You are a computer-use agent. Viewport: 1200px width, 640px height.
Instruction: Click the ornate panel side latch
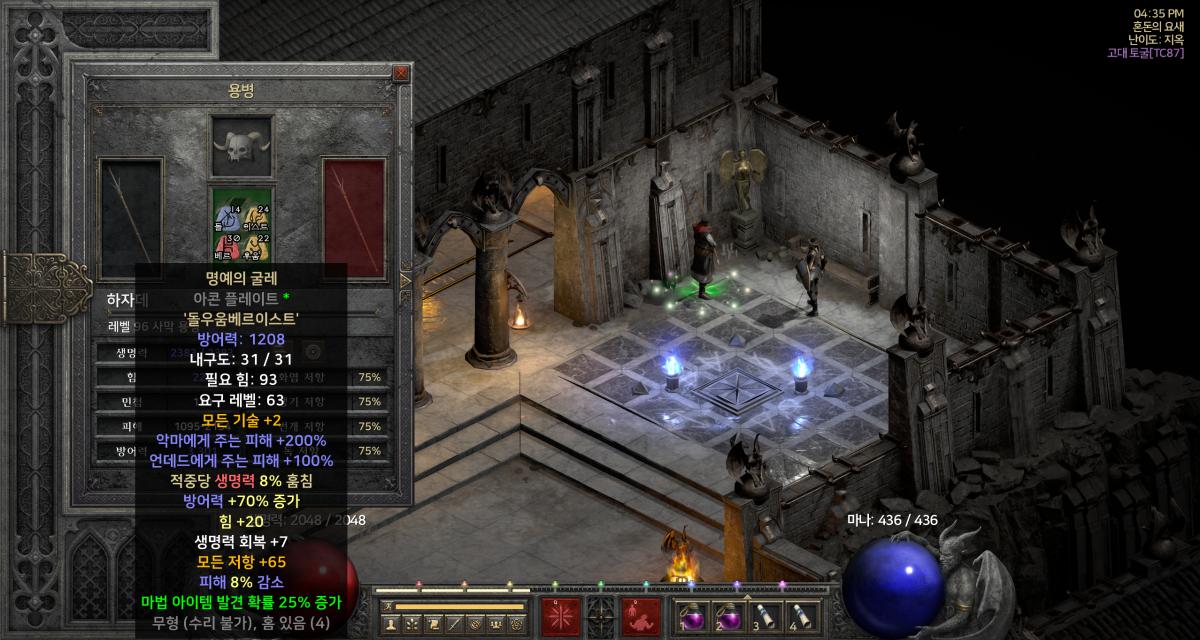coord(32,284)
